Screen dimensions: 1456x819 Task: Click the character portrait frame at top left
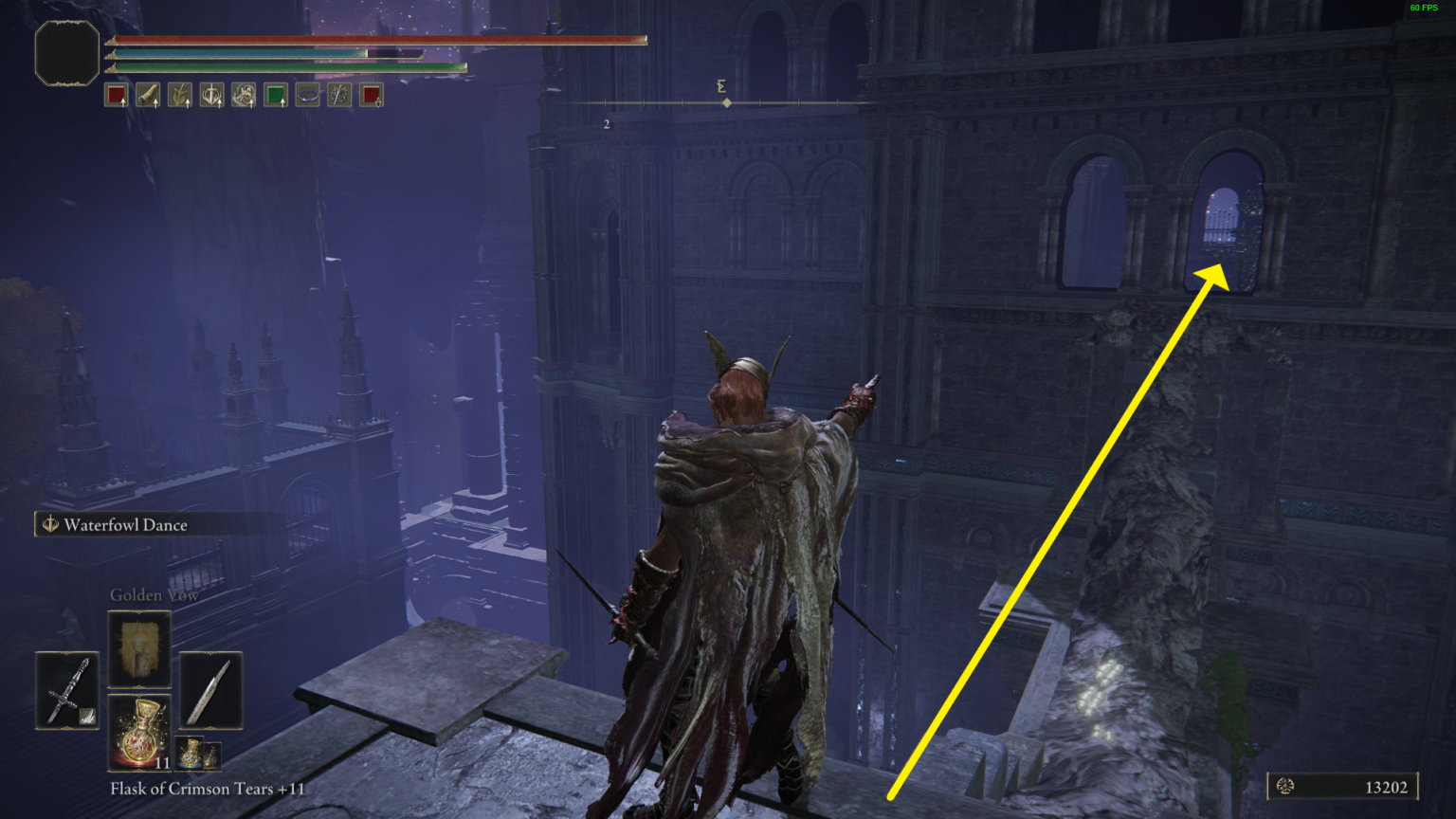coord(66,53)
